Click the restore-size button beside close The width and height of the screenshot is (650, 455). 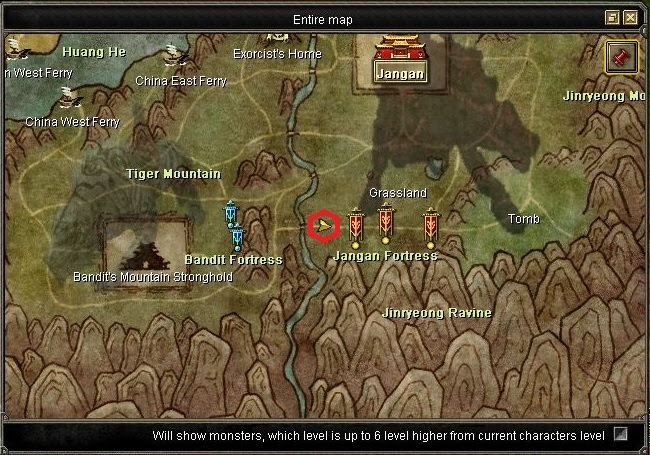pyautogui.click(x=612, y=18)
